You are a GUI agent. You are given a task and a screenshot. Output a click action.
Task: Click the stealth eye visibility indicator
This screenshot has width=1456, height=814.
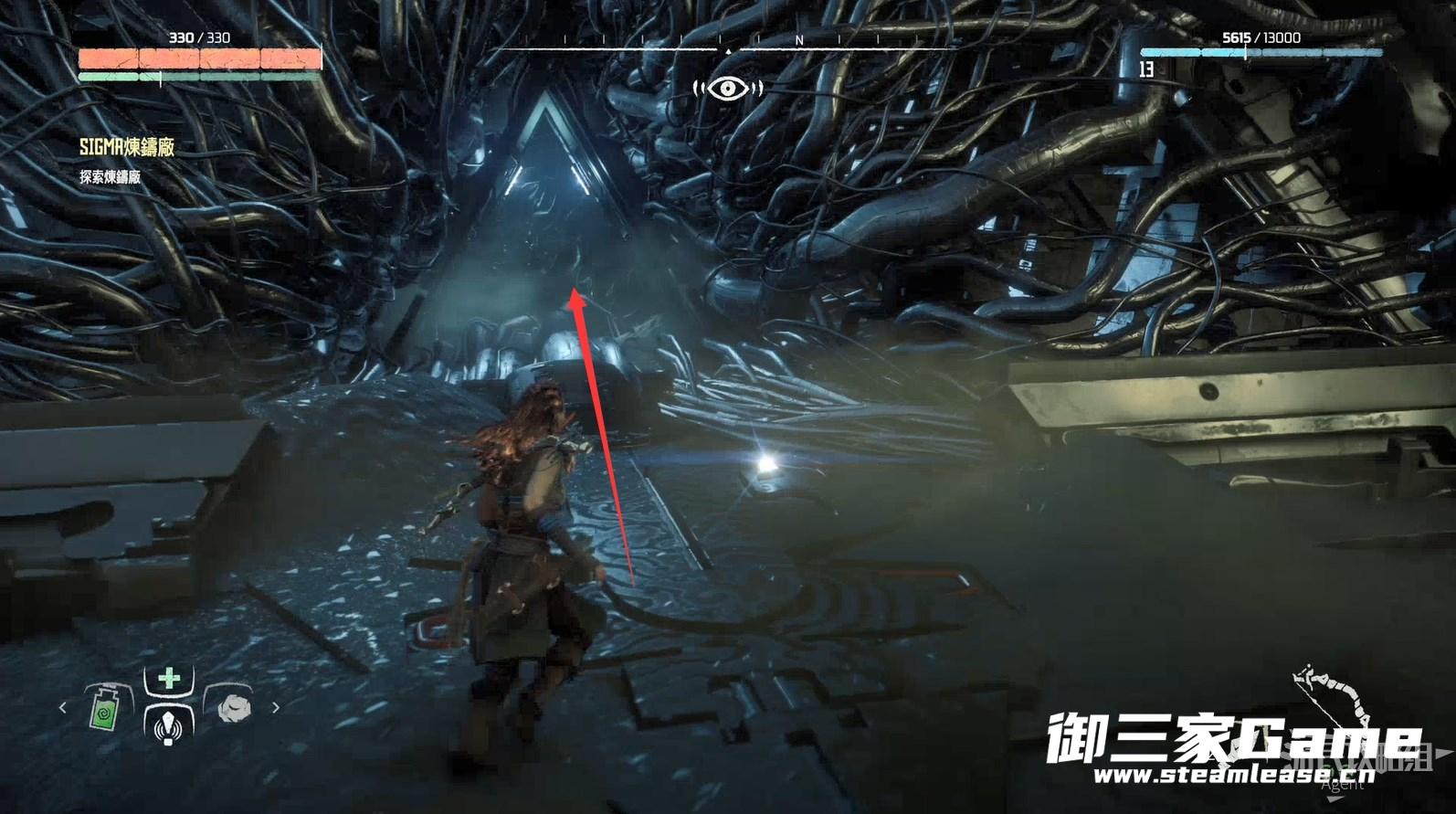[x=727, y=88]
